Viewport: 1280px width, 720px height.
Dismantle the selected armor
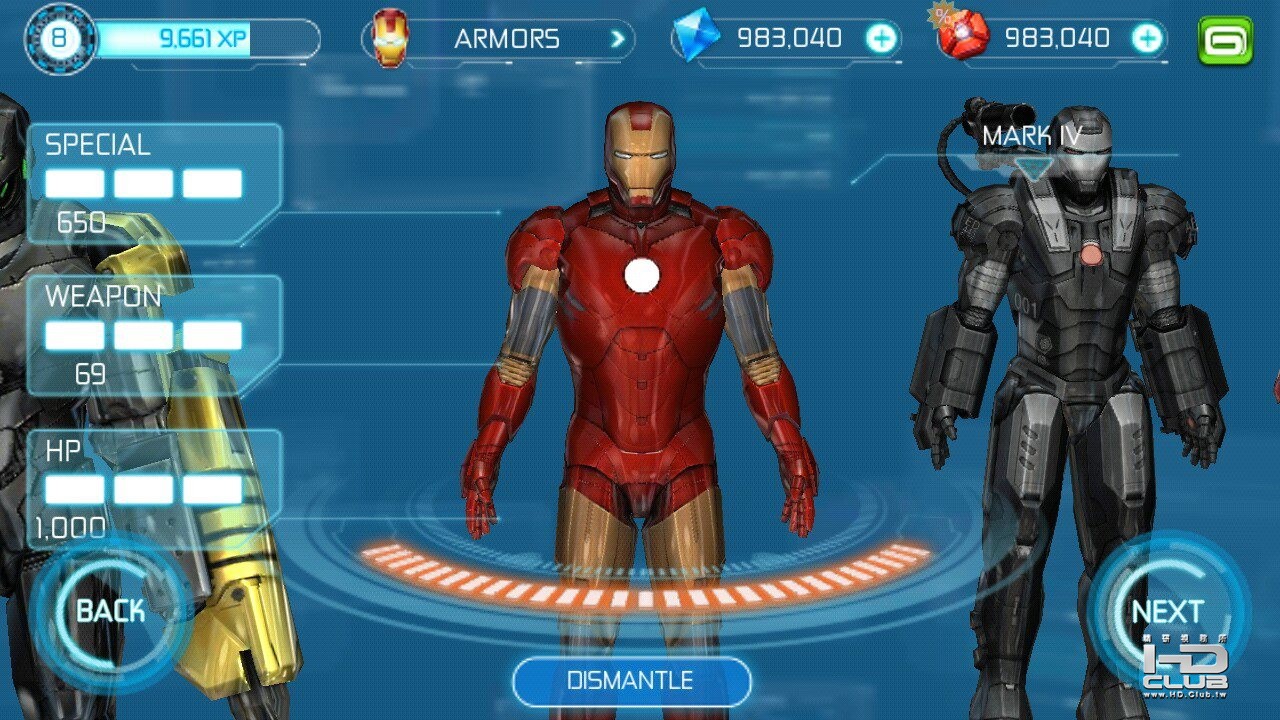click(631, 681)
